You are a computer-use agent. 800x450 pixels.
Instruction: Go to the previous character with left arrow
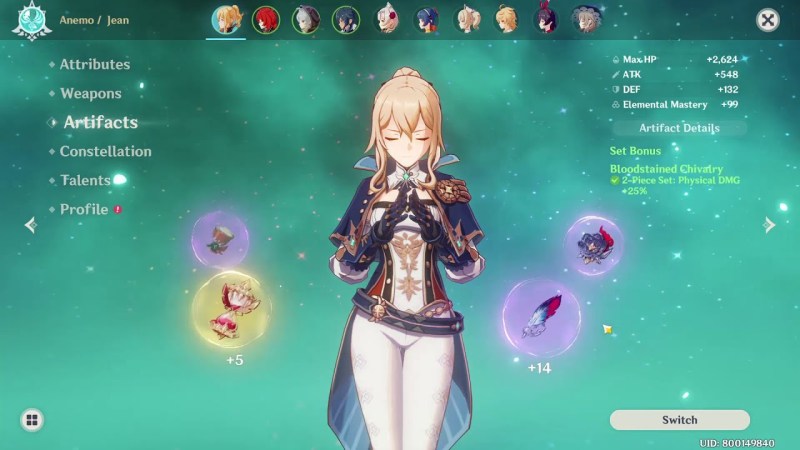(30, 225)
